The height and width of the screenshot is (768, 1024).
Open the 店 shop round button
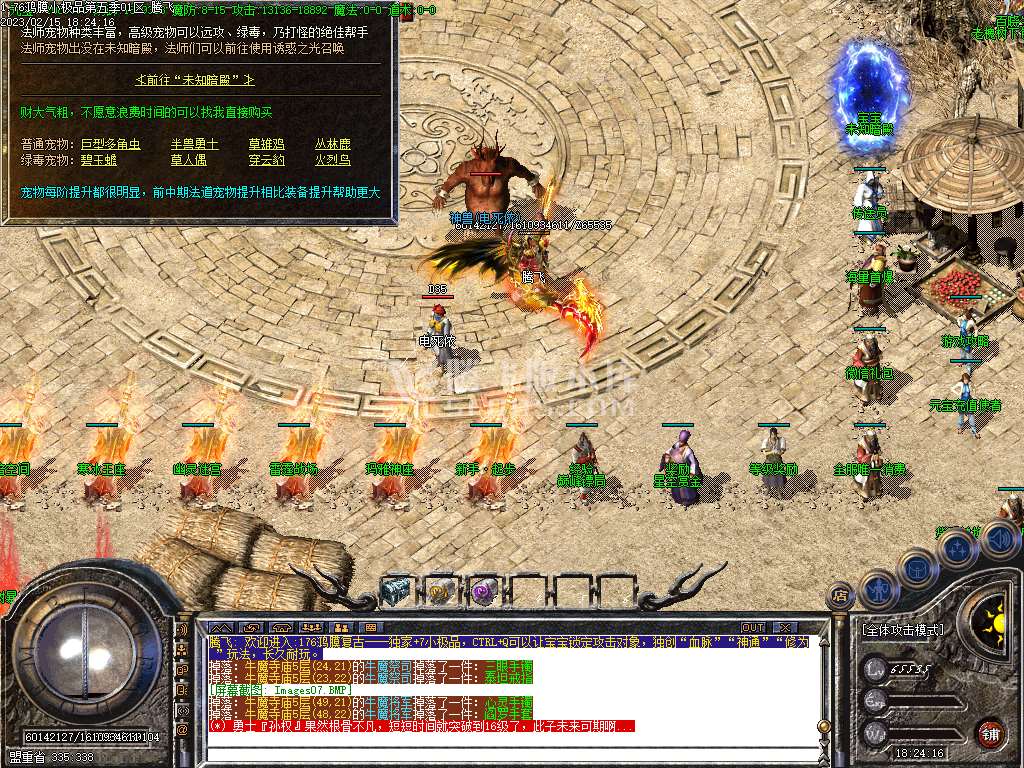(840, 598)
